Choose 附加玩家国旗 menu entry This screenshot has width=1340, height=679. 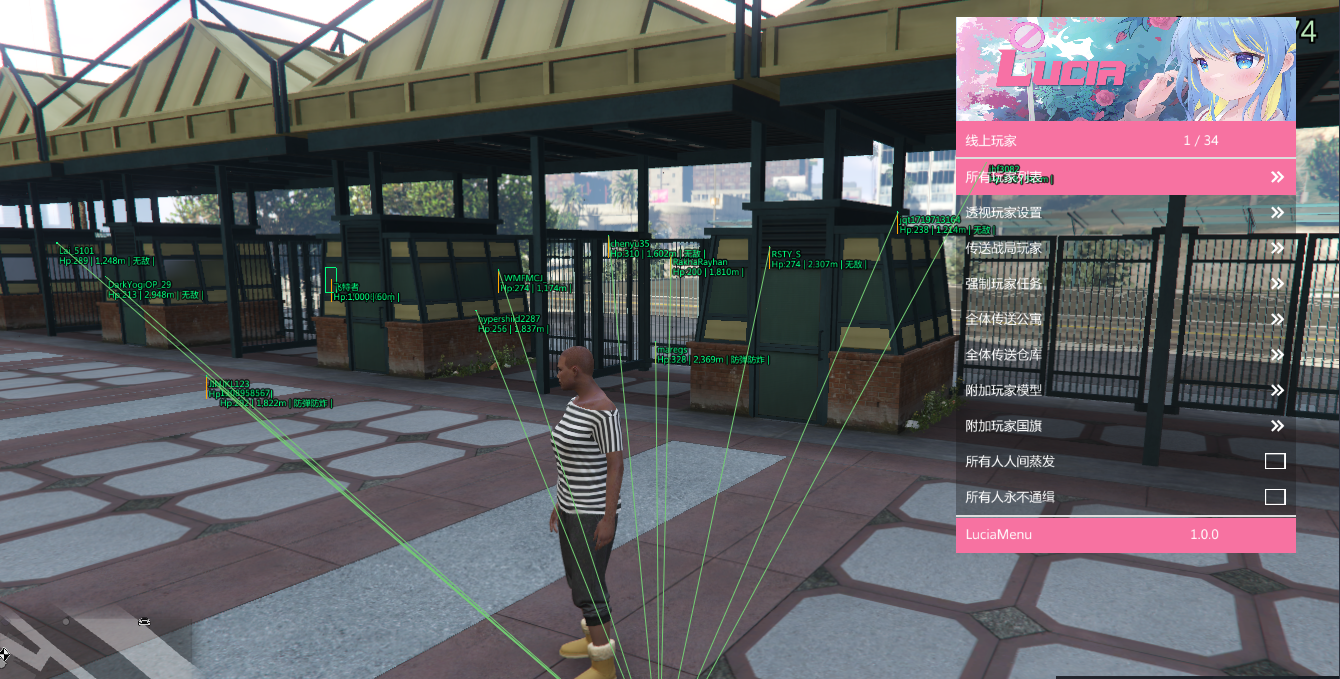tap(1125, 426)
